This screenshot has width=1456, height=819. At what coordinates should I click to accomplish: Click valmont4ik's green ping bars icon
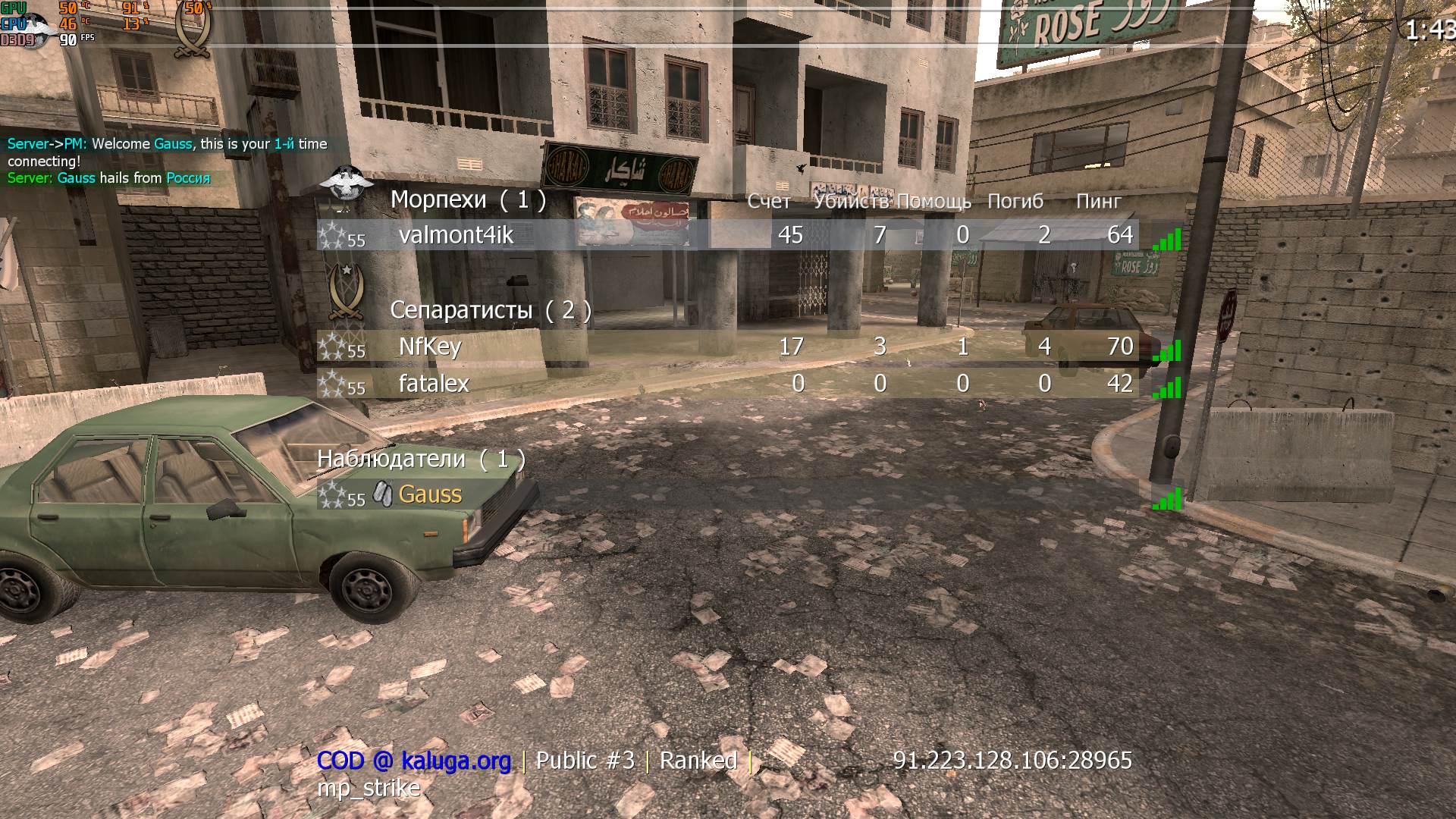coord(1168,237)
